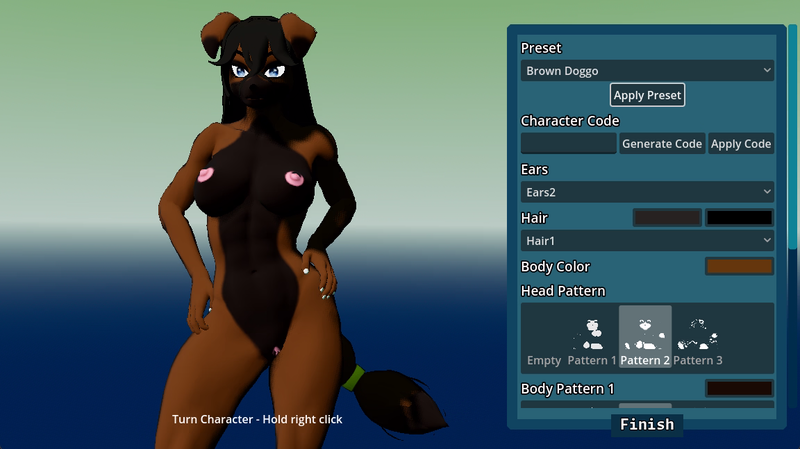Image resolution: width=800 pixels, height=449 pixels.
Task: Choose head Pattern 3 thumbnail
Action: [698, 339]
